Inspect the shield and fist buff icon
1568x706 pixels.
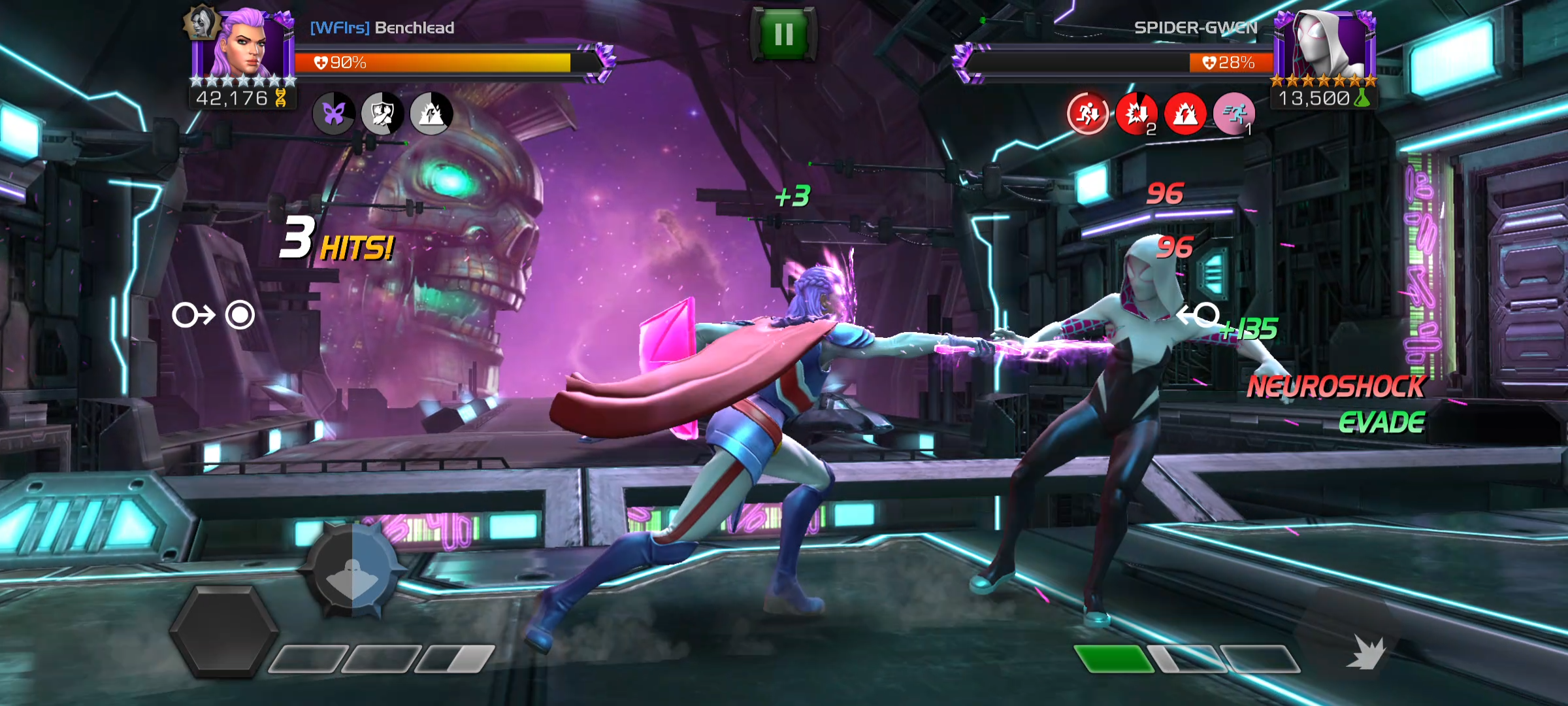point(382,114)
